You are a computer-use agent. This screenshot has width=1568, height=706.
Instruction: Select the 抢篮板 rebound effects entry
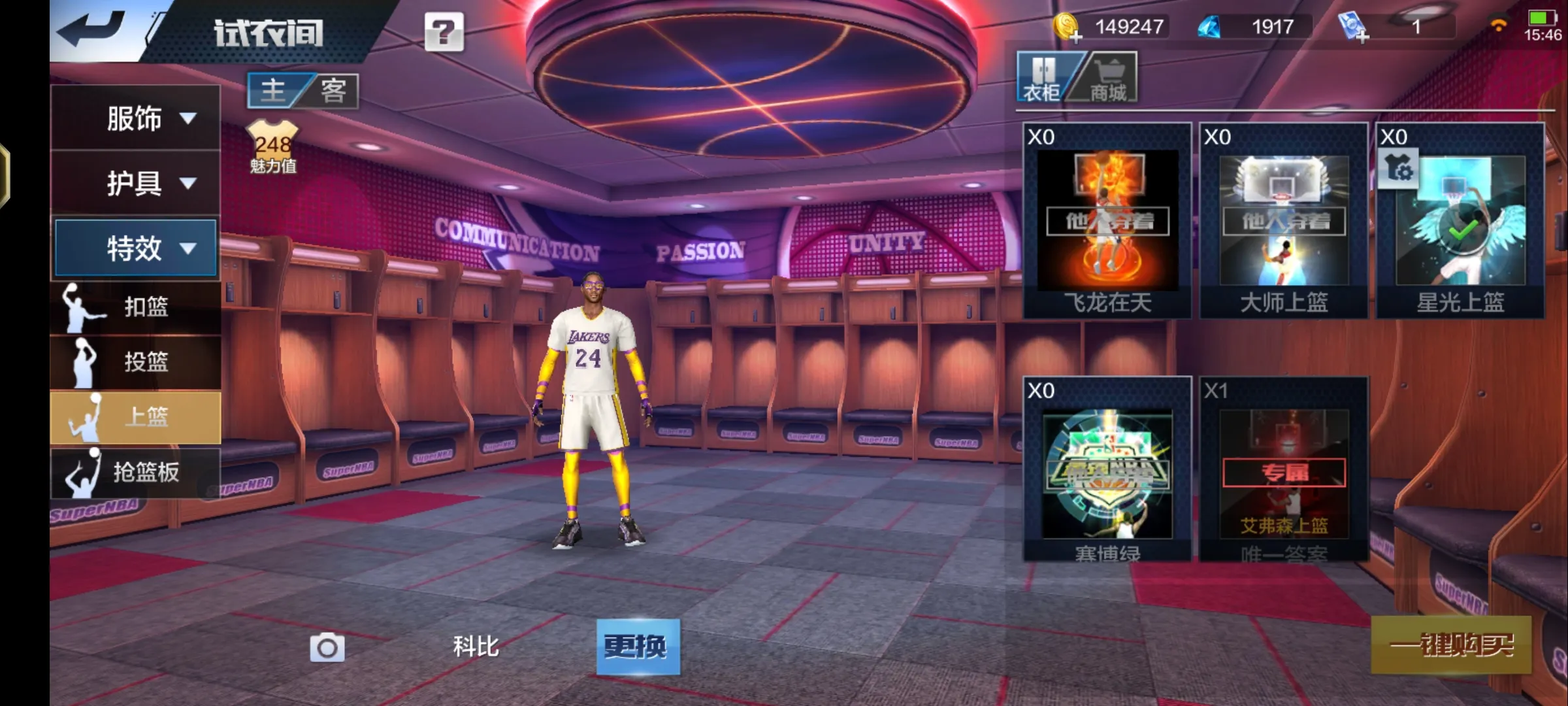click(135, 472)
